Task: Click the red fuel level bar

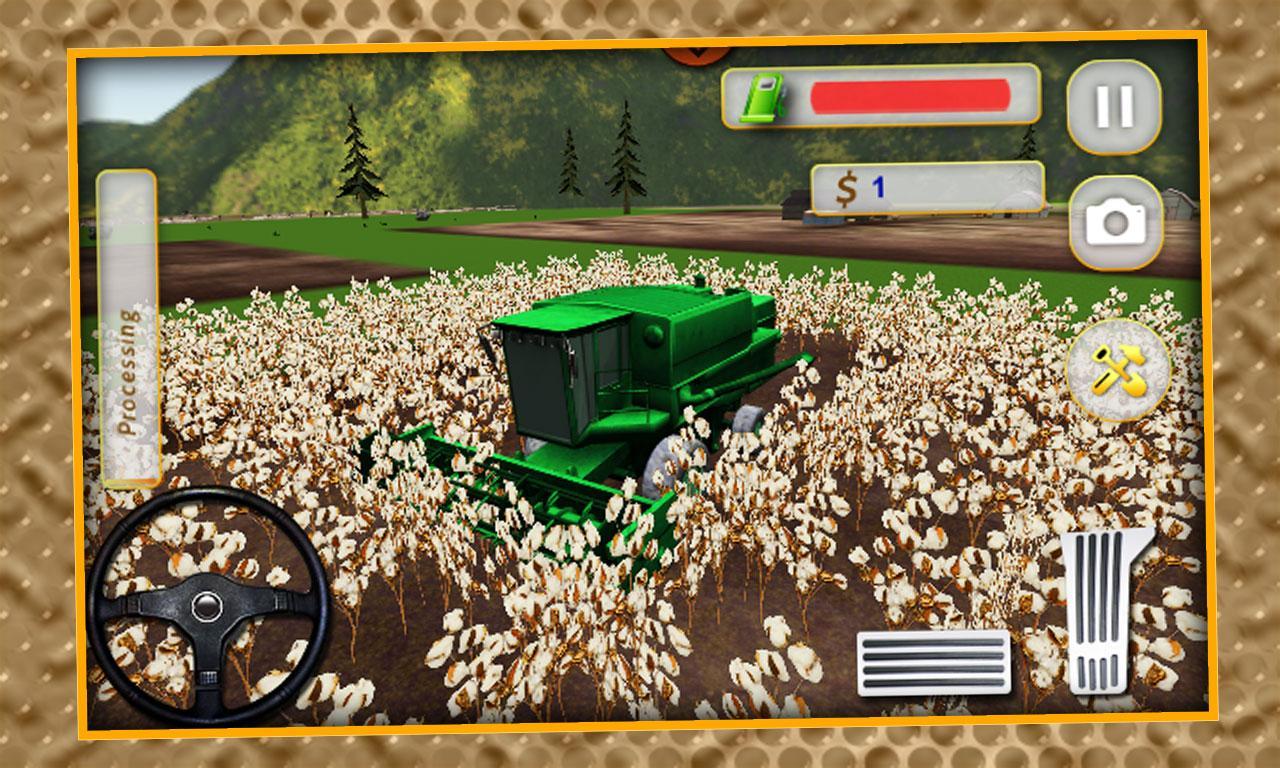Action: [910, 97]
